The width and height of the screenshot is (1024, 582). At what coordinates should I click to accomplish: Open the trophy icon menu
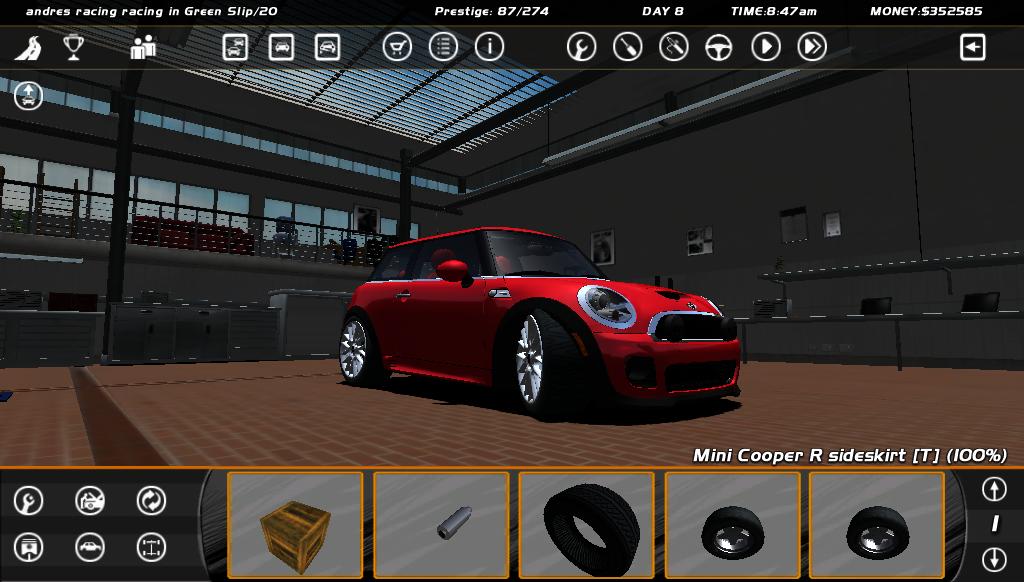(x=73, y=47)
